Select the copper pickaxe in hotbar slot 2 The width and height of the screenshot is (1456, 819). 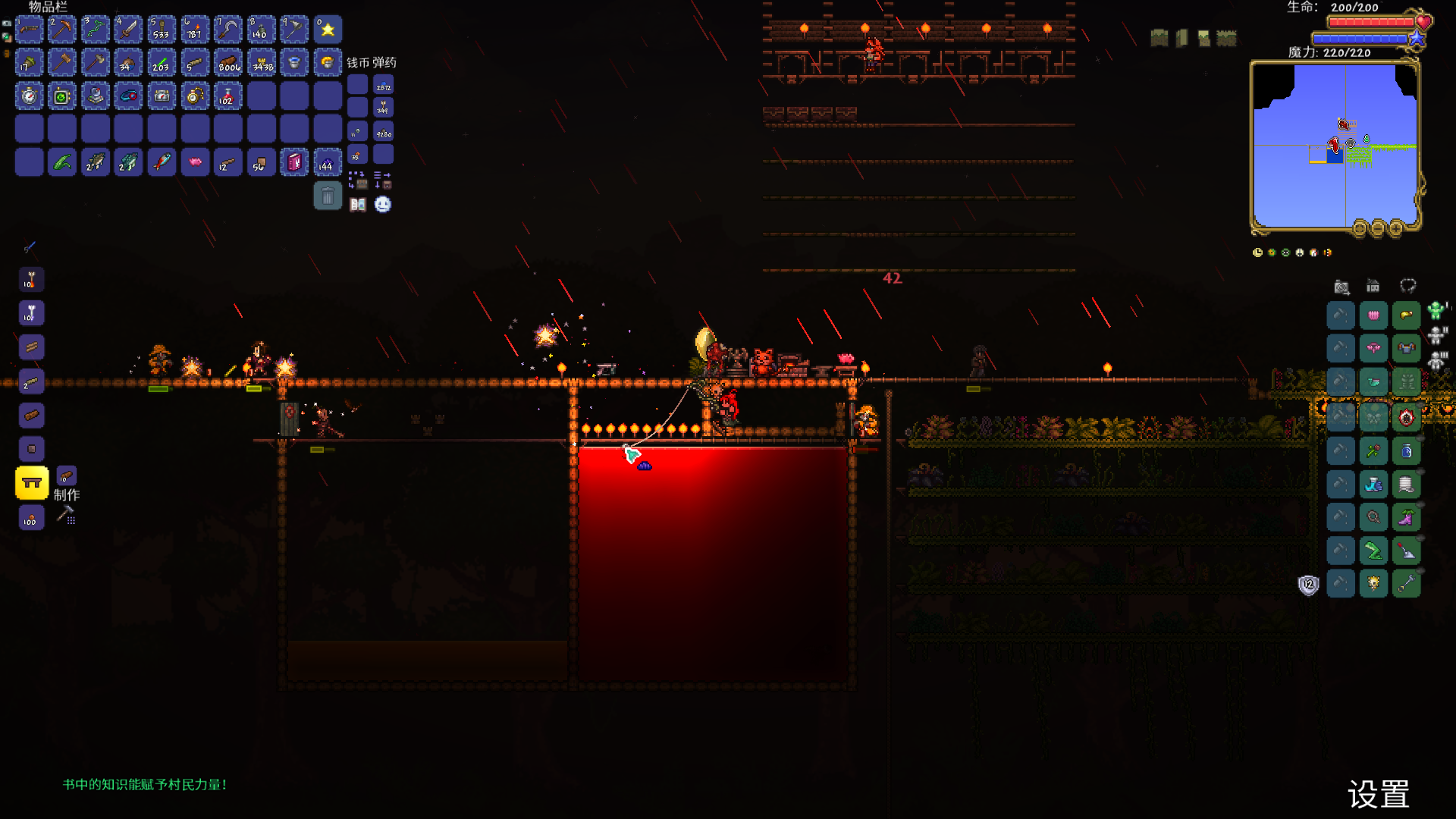pyautogui.click(x=62, y=30)
